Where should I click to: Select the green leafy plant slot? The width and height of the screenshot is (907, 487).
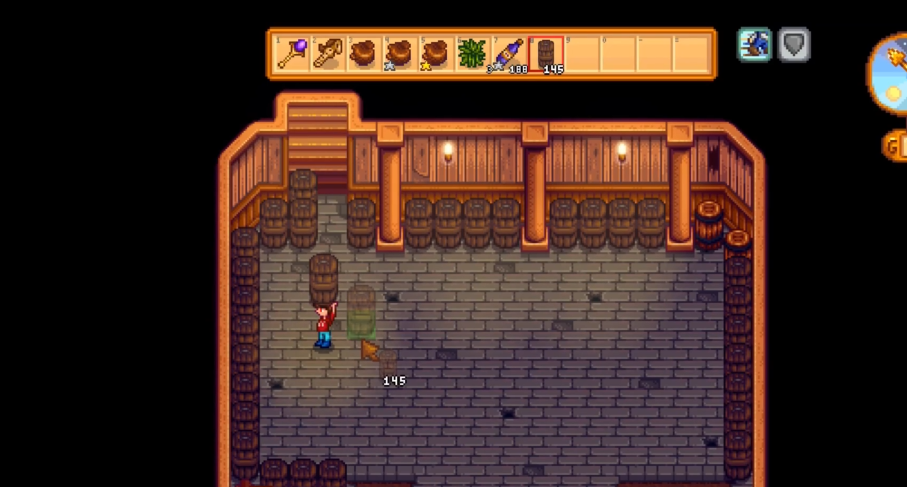click(x=471, y=53)
